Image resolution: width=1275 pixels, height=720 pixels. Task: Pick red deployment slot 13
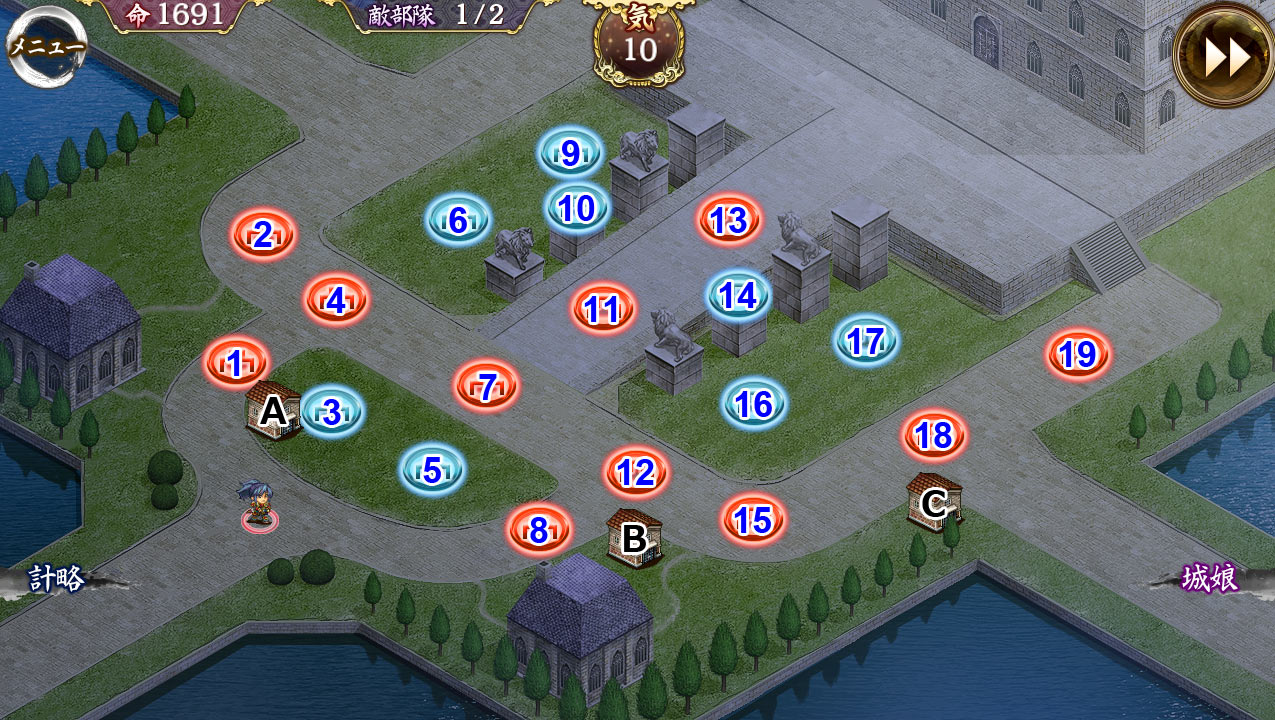pyautogui.click(x=729, y=220)
